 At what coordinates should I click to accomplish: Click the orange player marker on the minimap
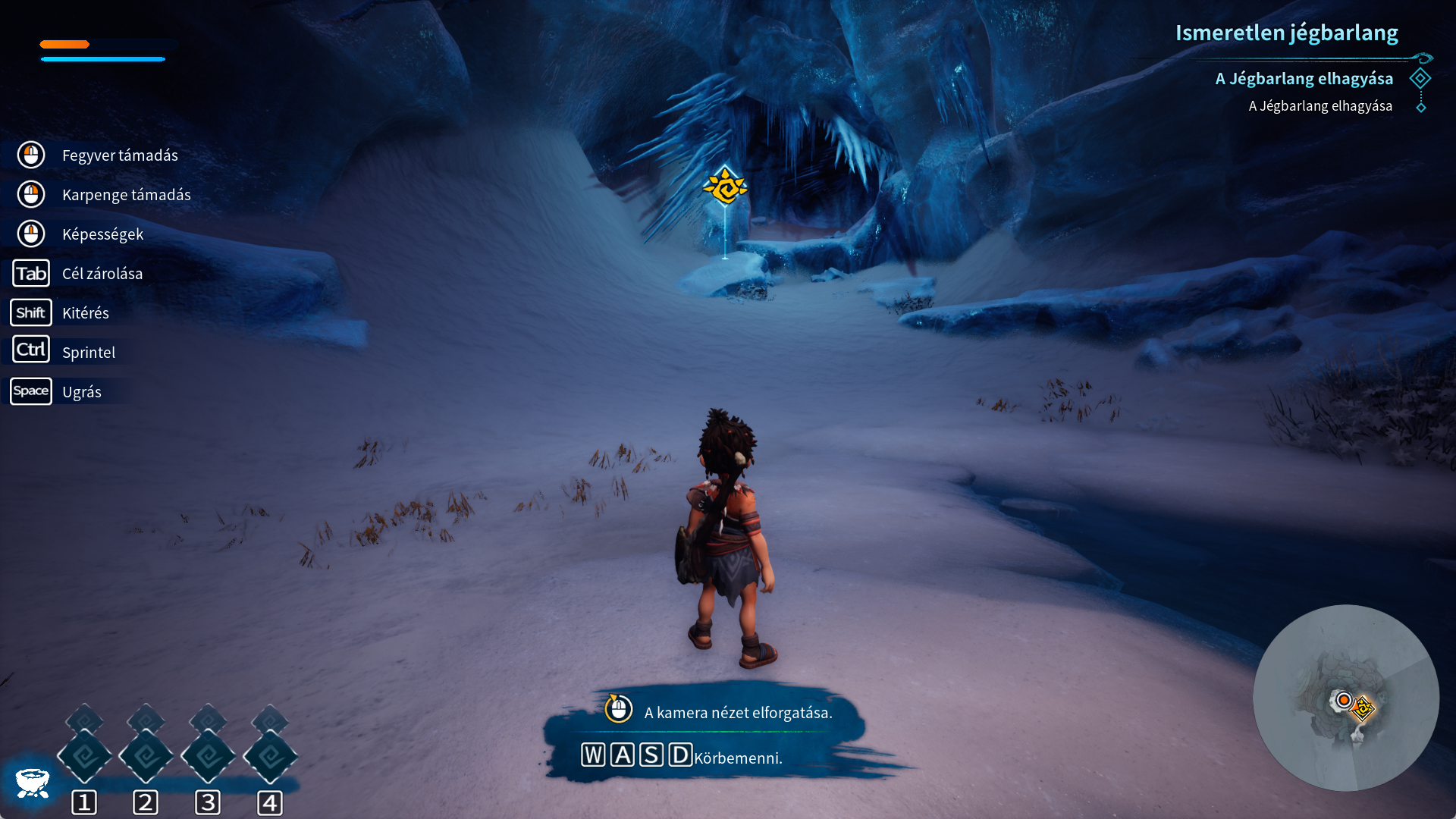point(1344,699)
